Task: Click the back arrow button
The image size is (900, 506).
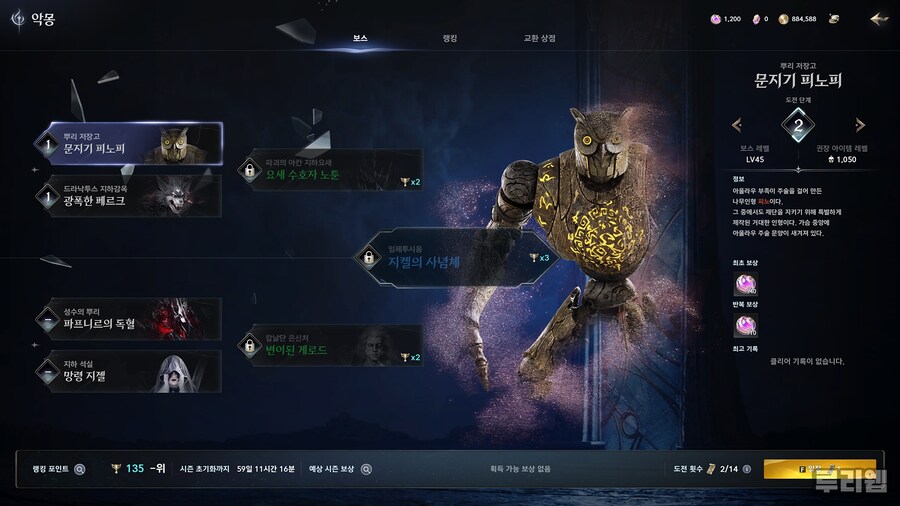Action: tap(879, 18)
